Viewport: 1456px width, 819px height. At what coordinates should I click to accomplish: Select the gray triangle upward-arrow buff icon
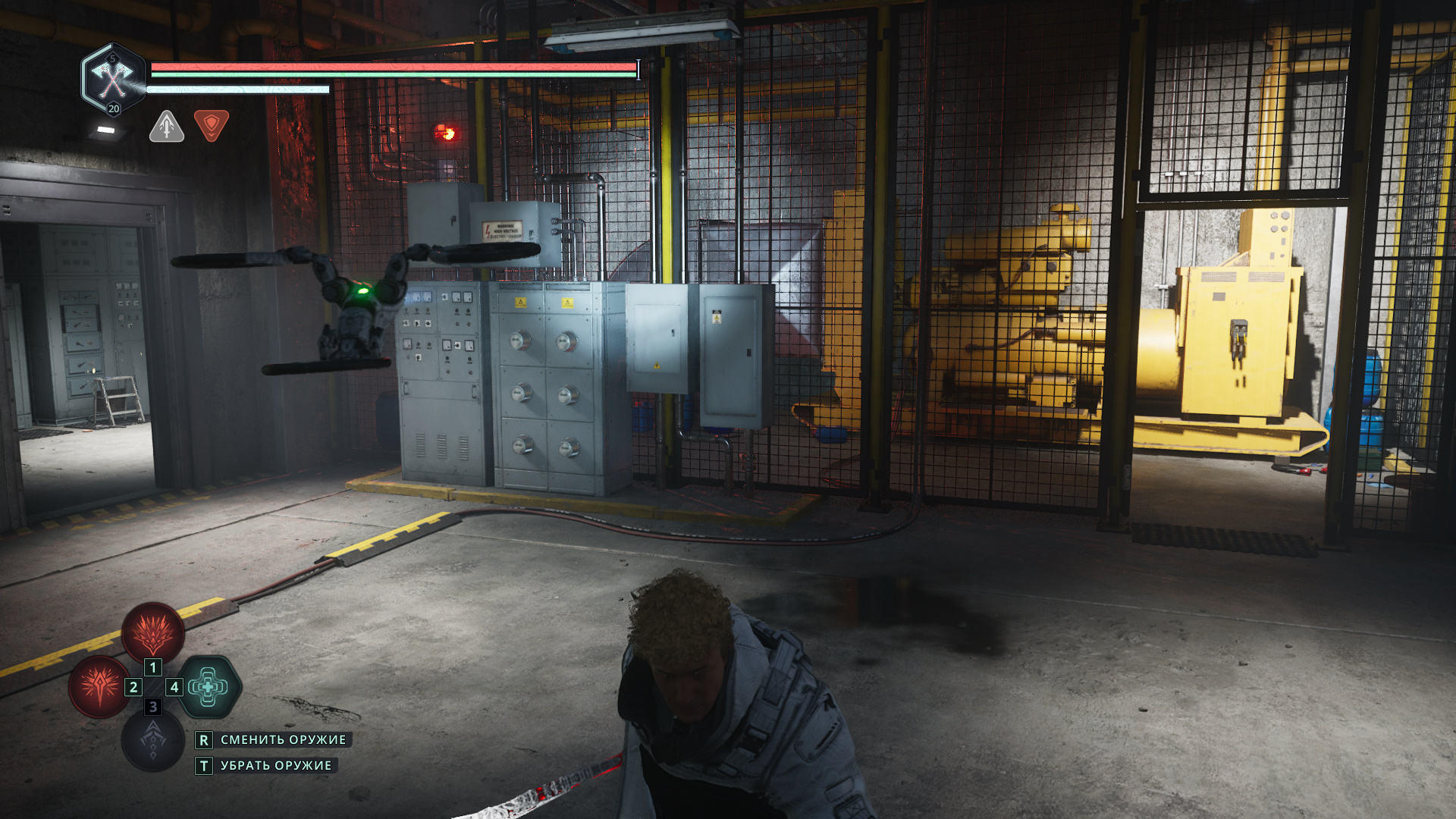[167, 127]
